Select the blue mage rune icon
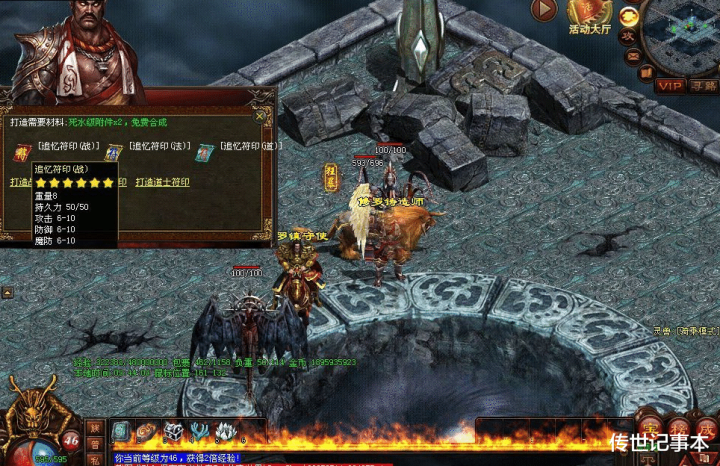Screen dimensions: 720x466 [113, 152]
